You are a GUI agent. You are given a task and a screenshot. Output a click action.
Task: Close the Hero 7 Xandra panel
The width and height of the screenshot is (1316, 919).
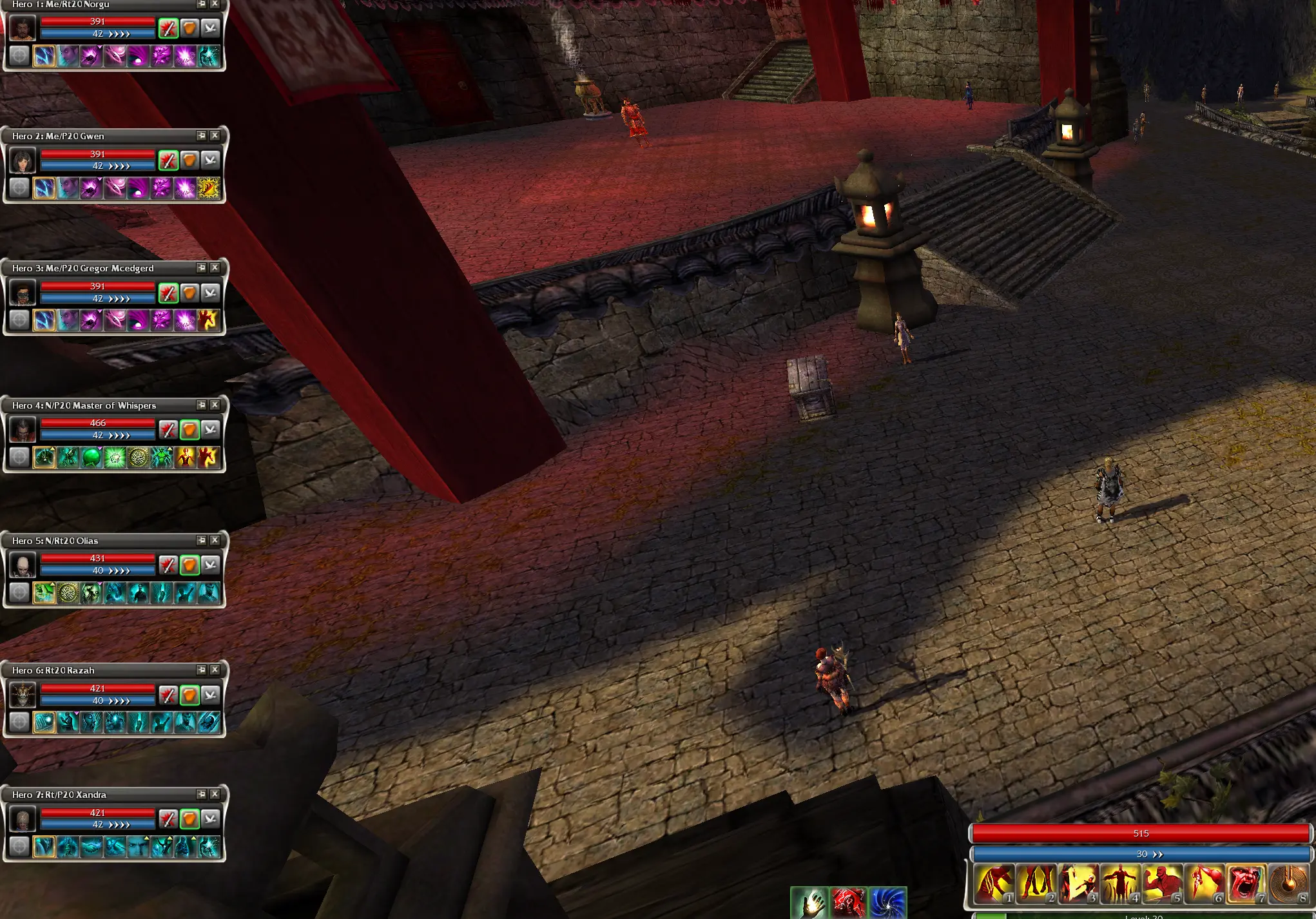[215, 794]
